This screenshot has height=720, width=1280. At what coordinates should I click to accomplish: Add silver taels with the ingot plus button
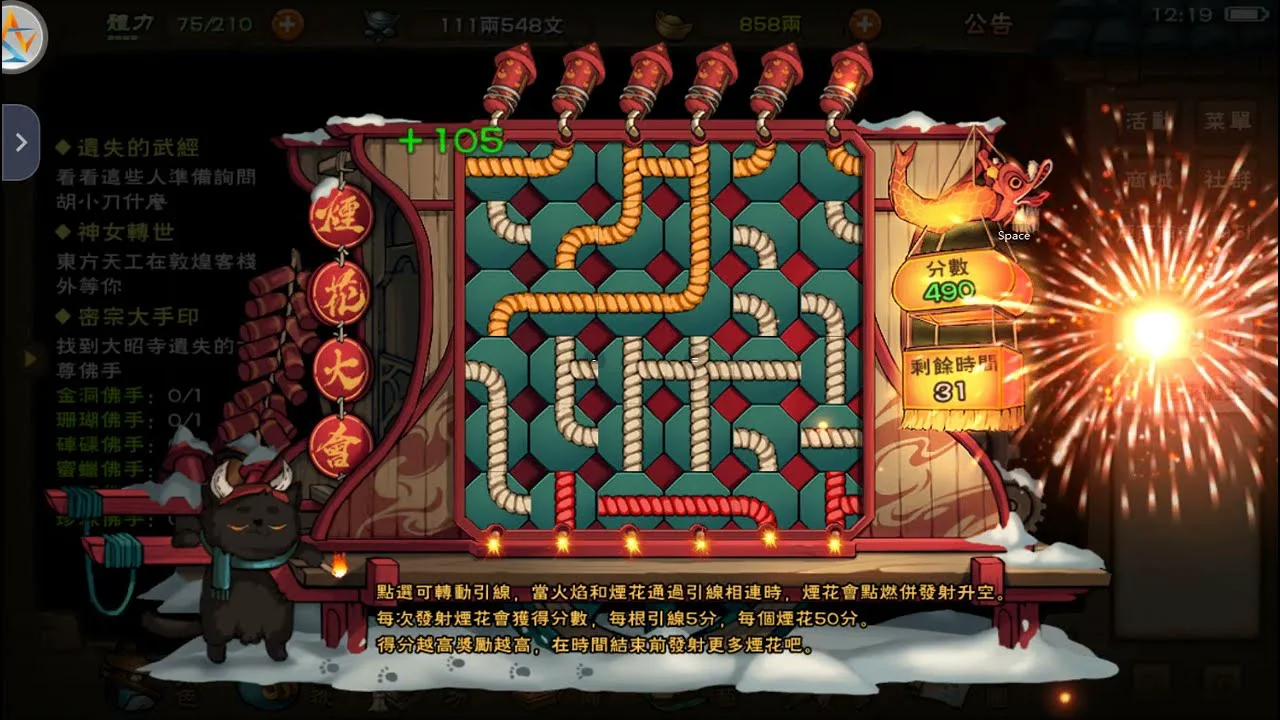[x=865, y=24]
